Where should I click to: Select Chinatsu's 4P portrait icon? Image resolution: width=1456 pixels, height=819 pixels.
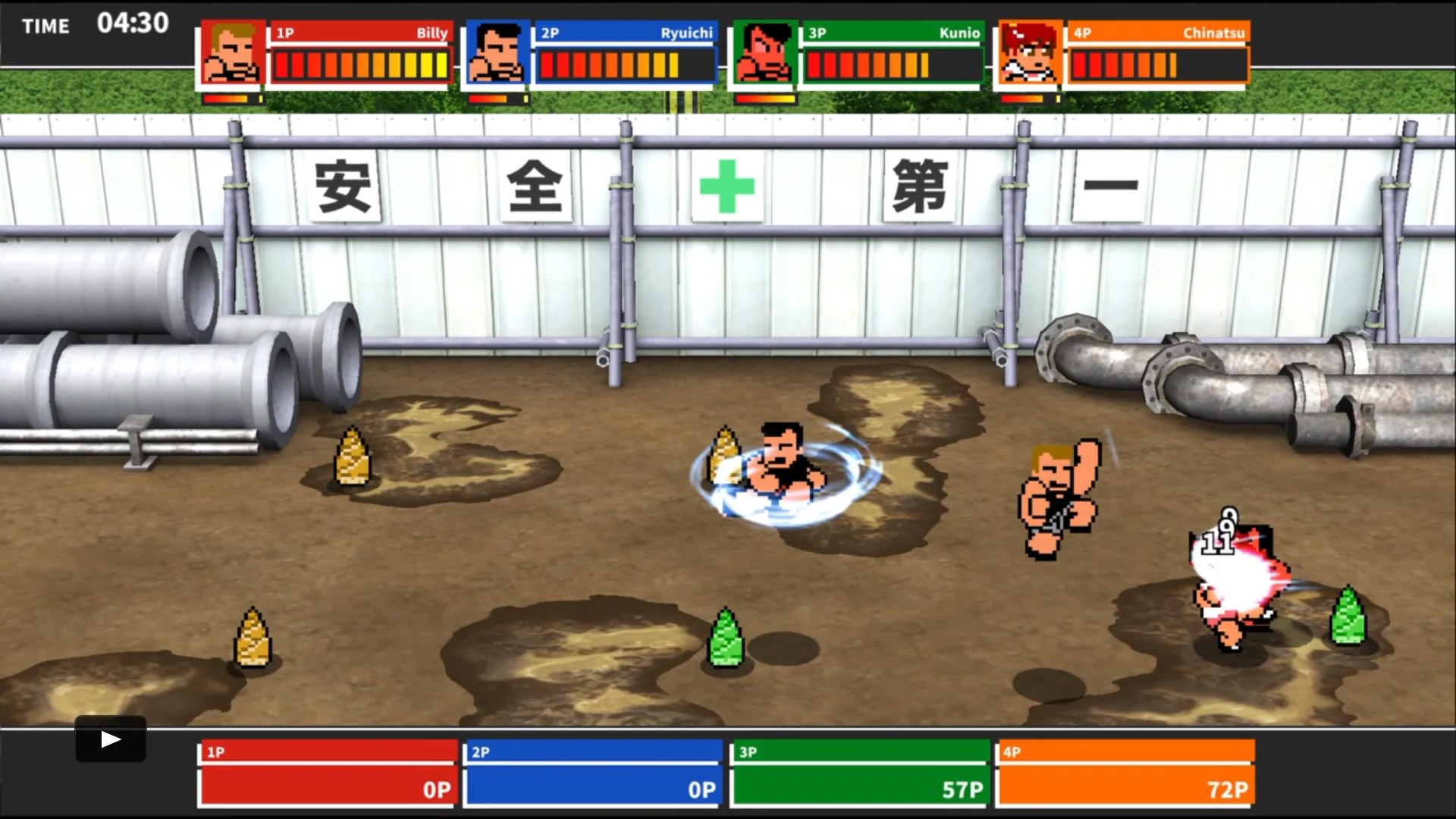point(1028,53)
